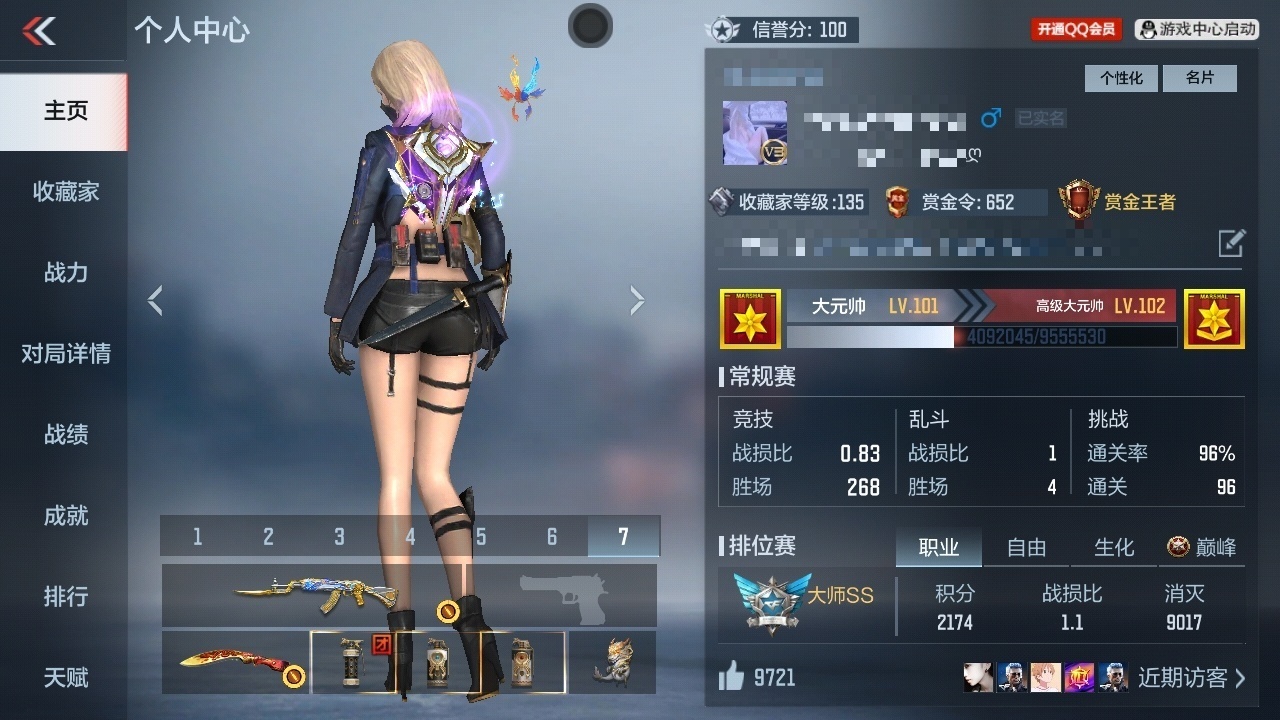Like the profile with thumbs-up icon
This screenshot has width=1280, height=720.
732,678
